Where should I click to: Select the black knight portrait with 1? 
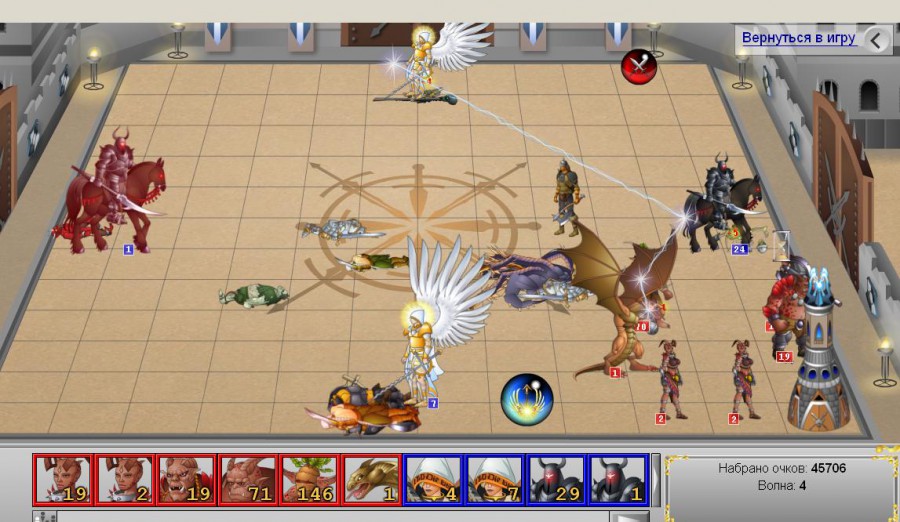click(618, 479)
